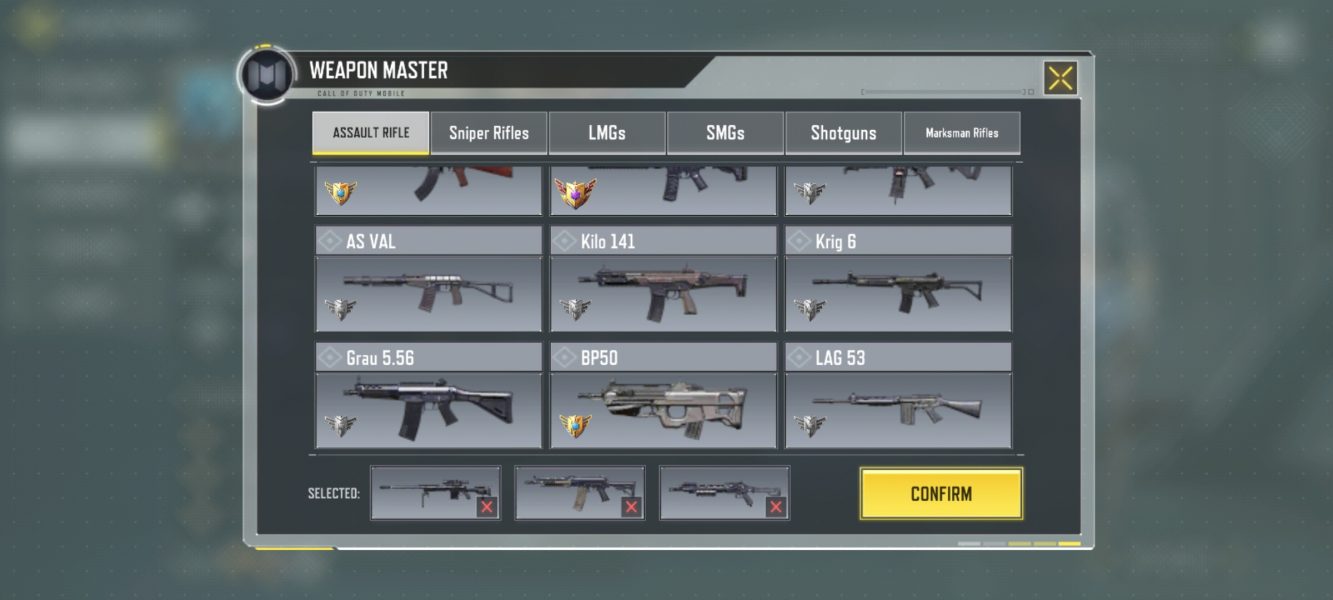
Task: Select the Marksman Rifles tab
Action: coord(962,133)
